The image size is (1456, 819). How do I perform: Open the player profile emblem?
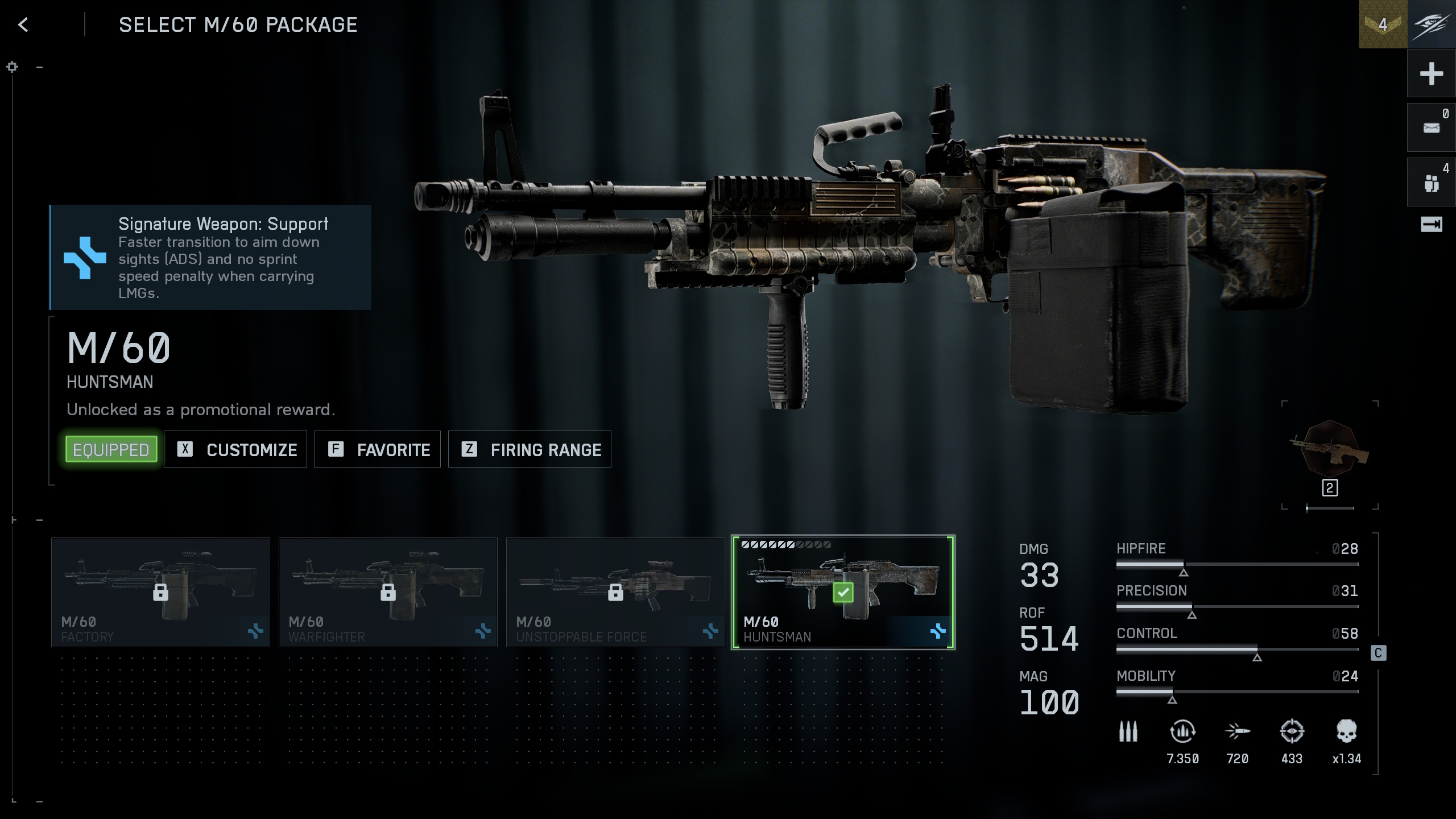1432,24
